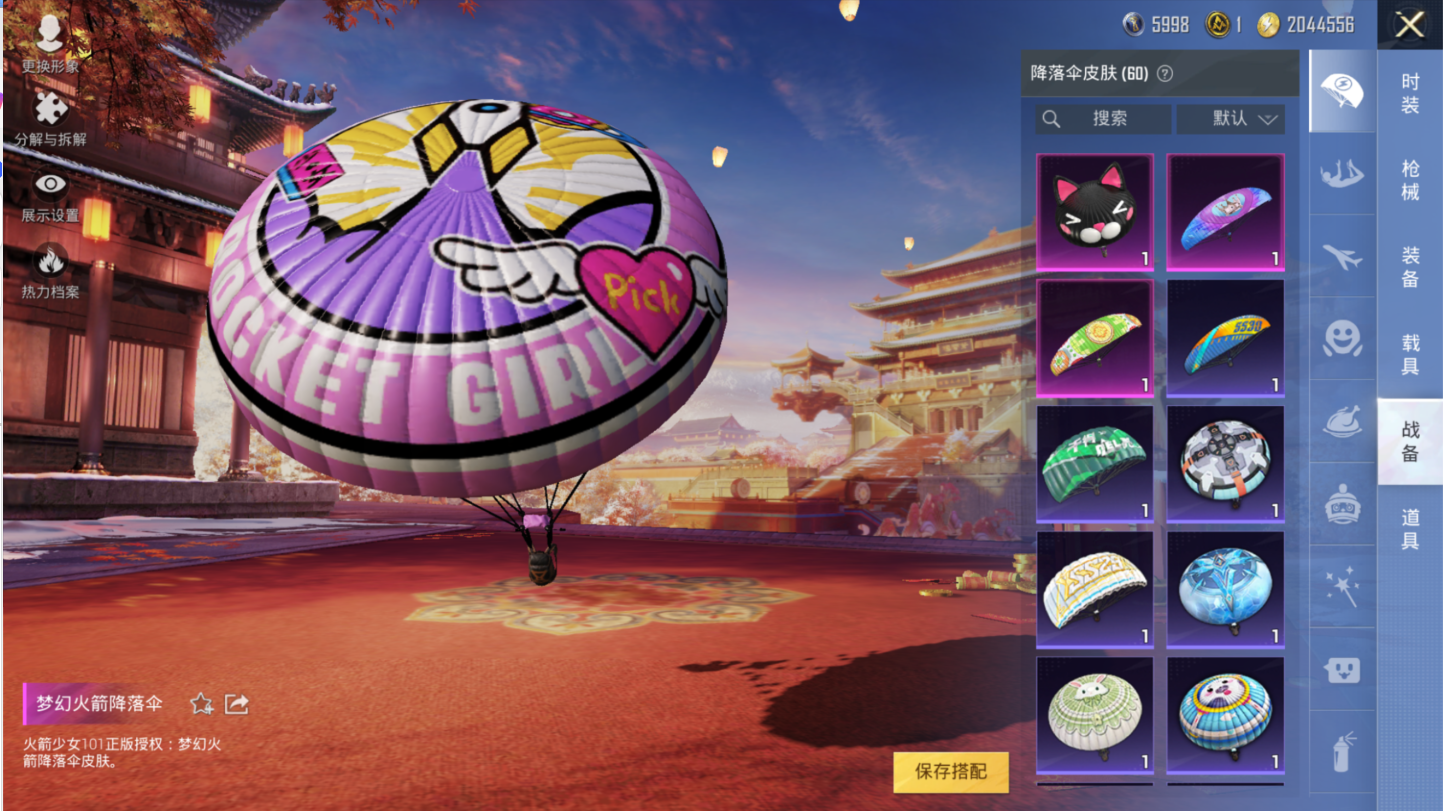Pick the white and yellow parachute skin
The width and height of the screenshot is (1443, 811).
click(x=1095, y=590)
